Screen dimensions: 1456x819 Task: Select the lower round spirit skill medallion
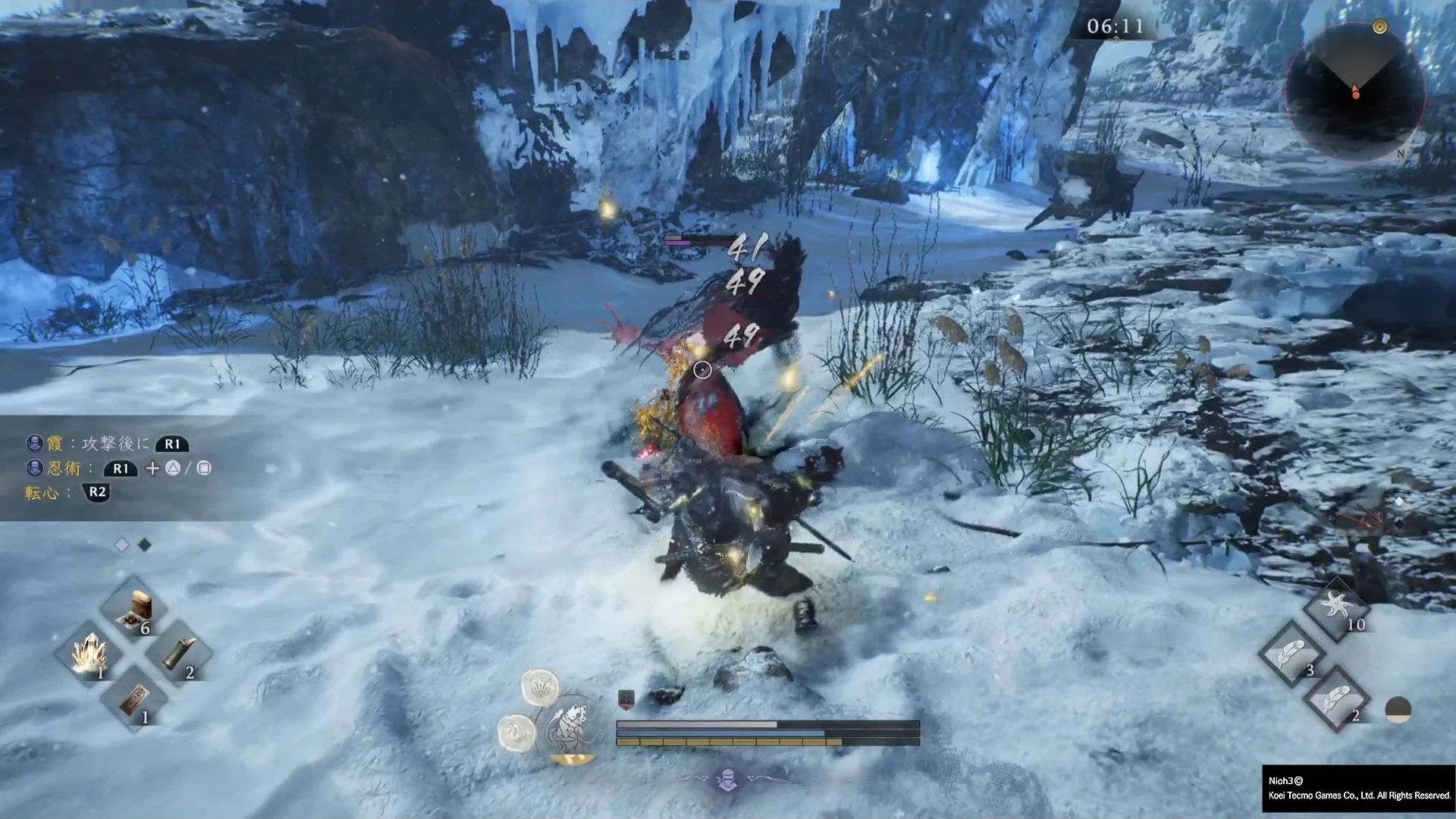click(x=517, y=733)
